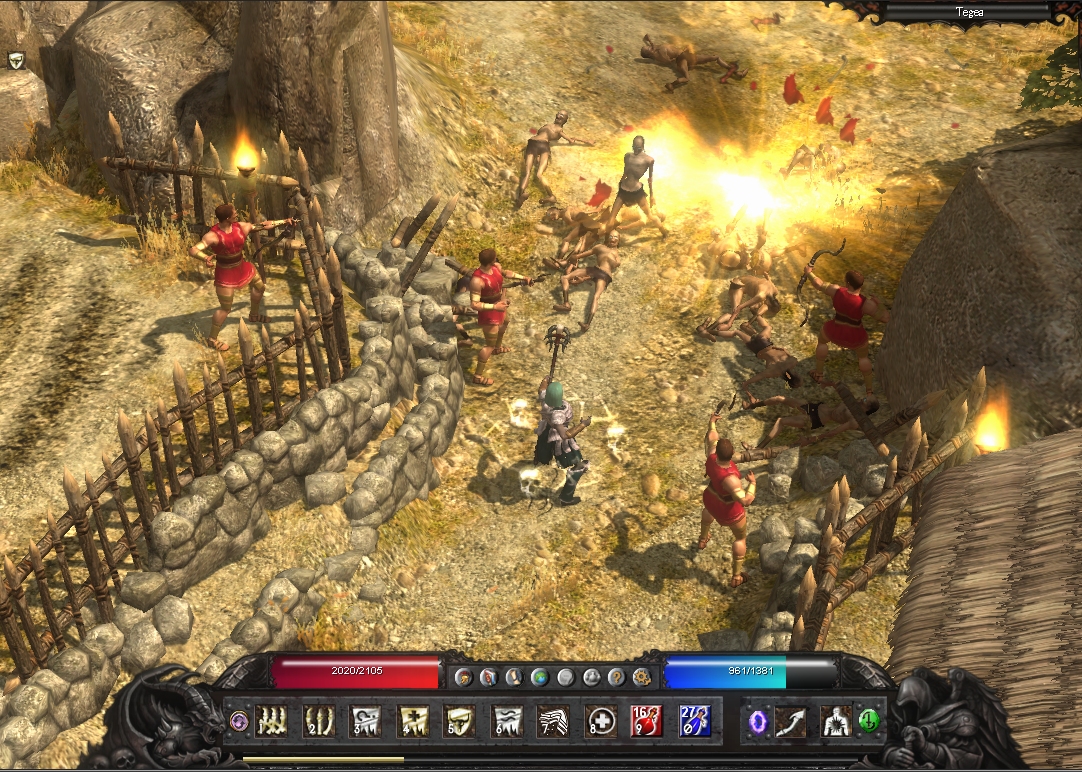The width and height of the screenshot is (1082, 772).
Task: Select the glowing body figure skill
Action: (834, 720)
